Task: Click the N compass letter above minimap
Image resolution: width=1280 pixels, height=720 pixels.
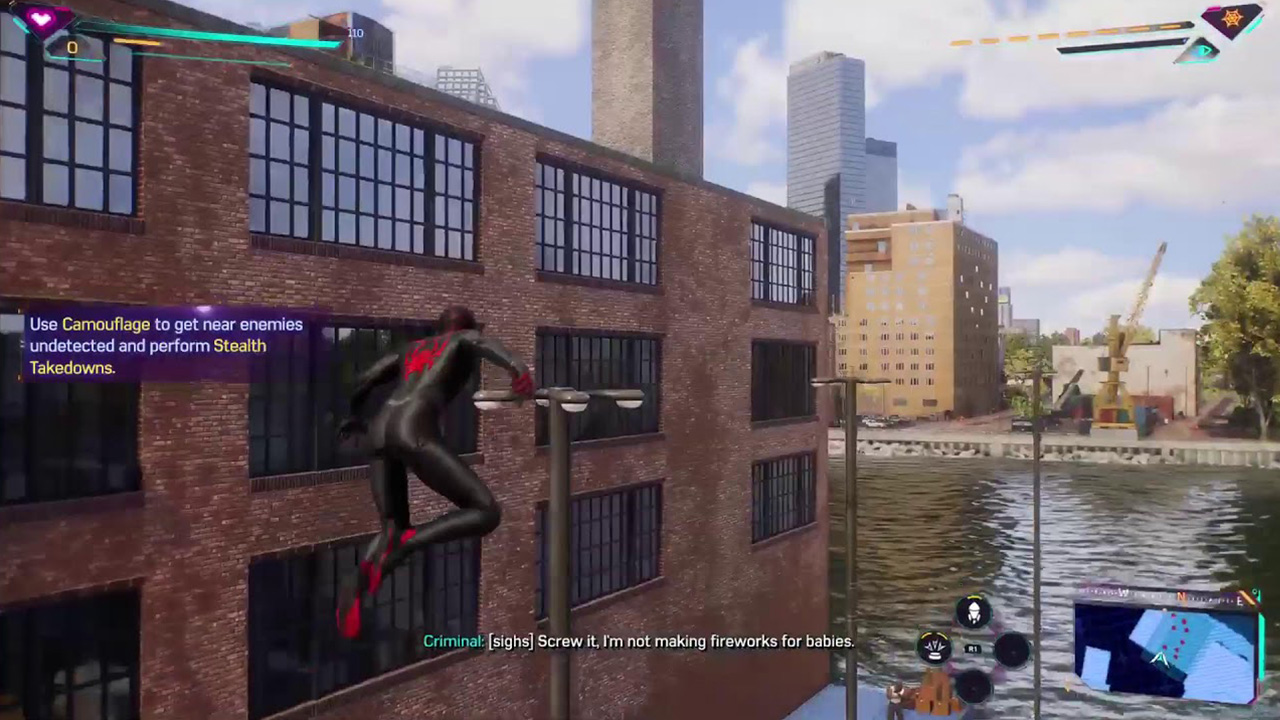Action: [1181, 597]
